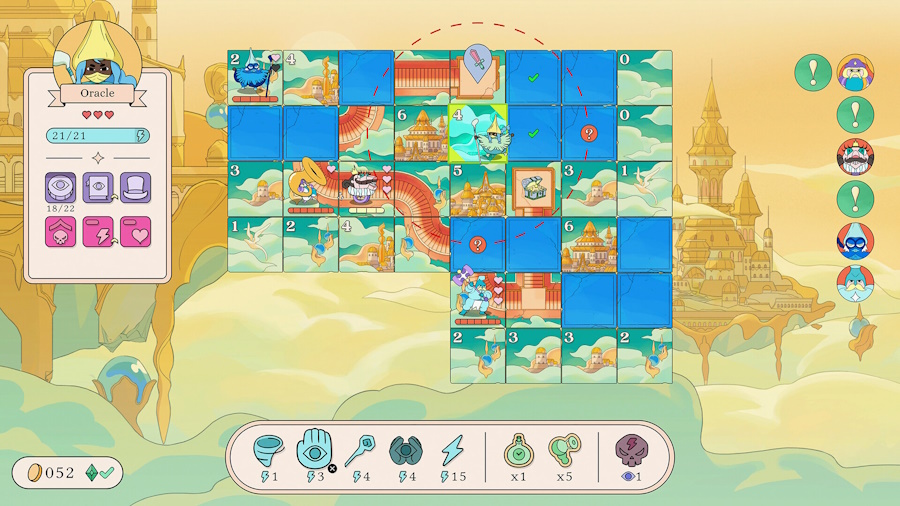The width and height of the screenshot is (900, 506).
Task: Click the purple-hat wizard turn portrait
Action: 855,73
